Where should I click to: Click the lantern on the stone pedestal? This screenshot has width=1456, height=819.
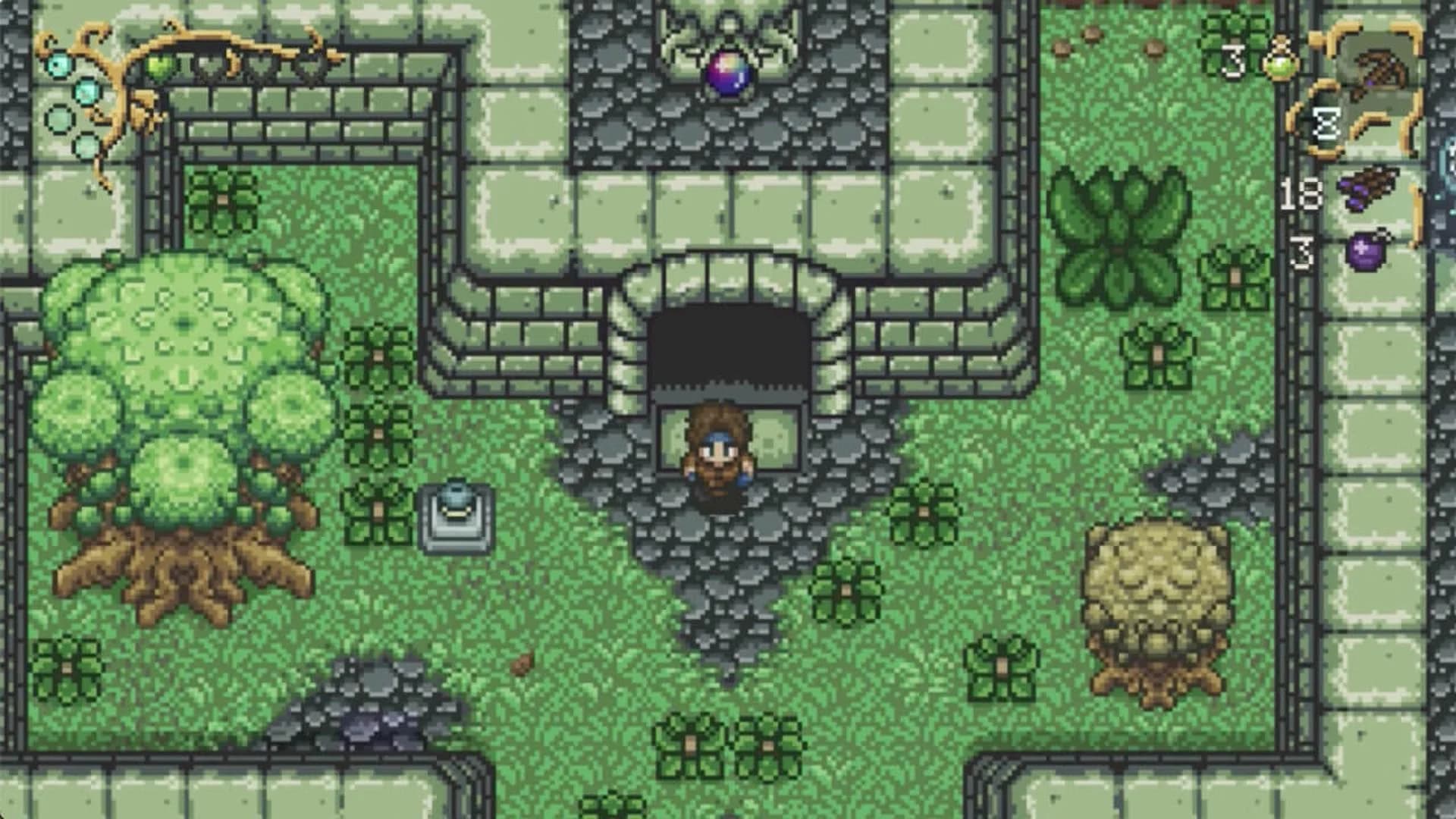click(x=455, y=516)
